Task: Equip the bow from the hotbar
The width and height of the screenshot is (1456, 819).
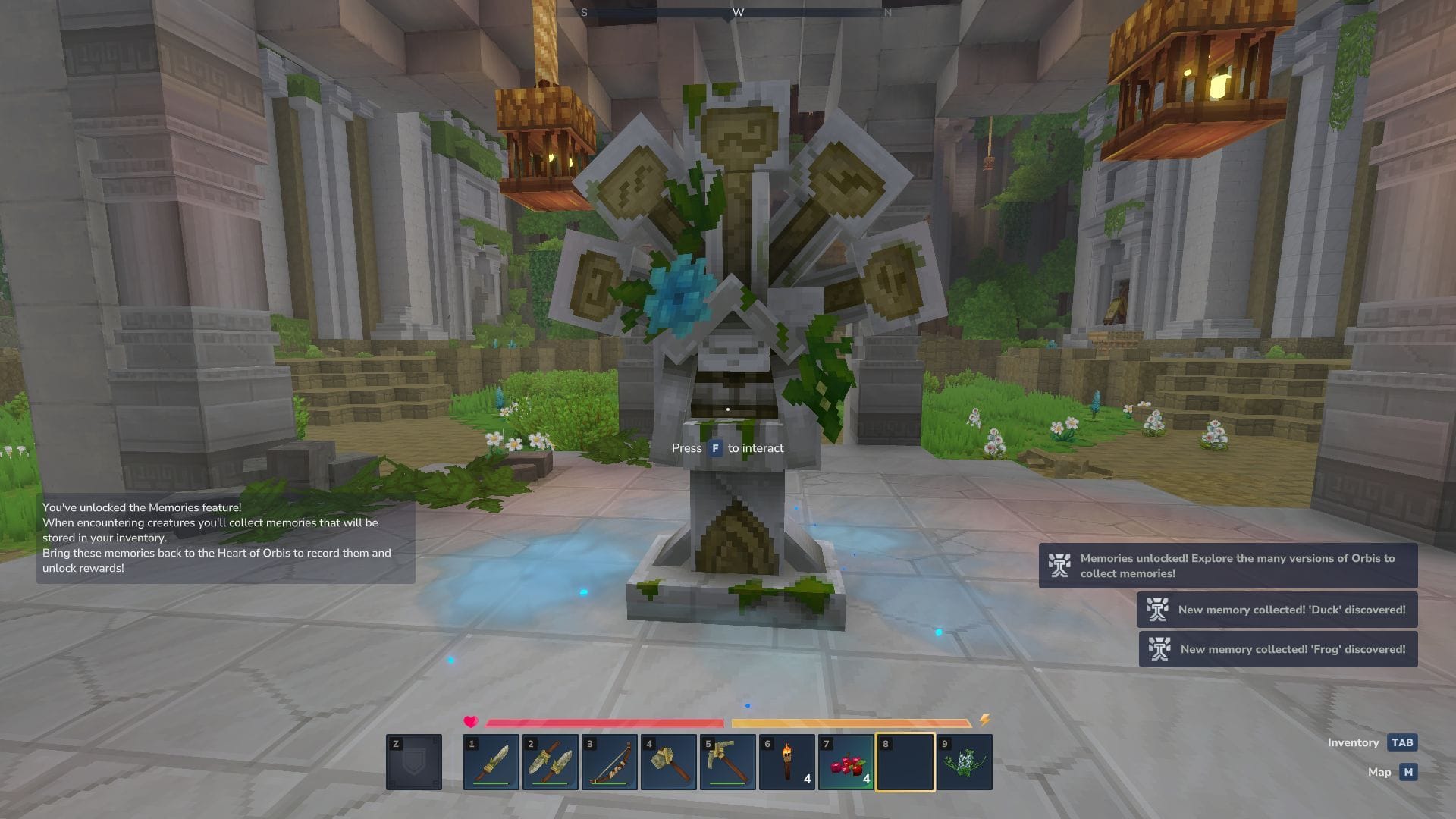Action: [x=610, y=762]
